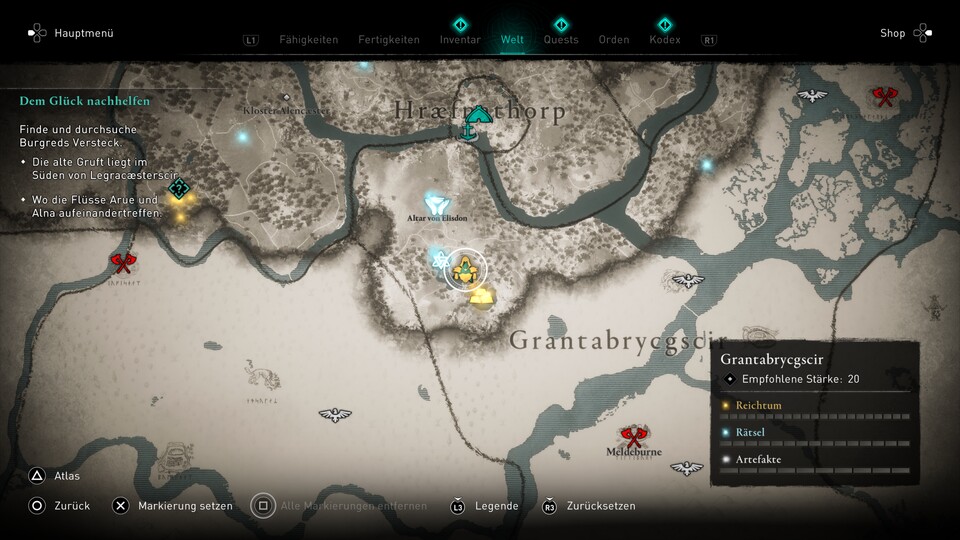
Task: Choose Markierung setzen
Action: click(x=185, y=506)
